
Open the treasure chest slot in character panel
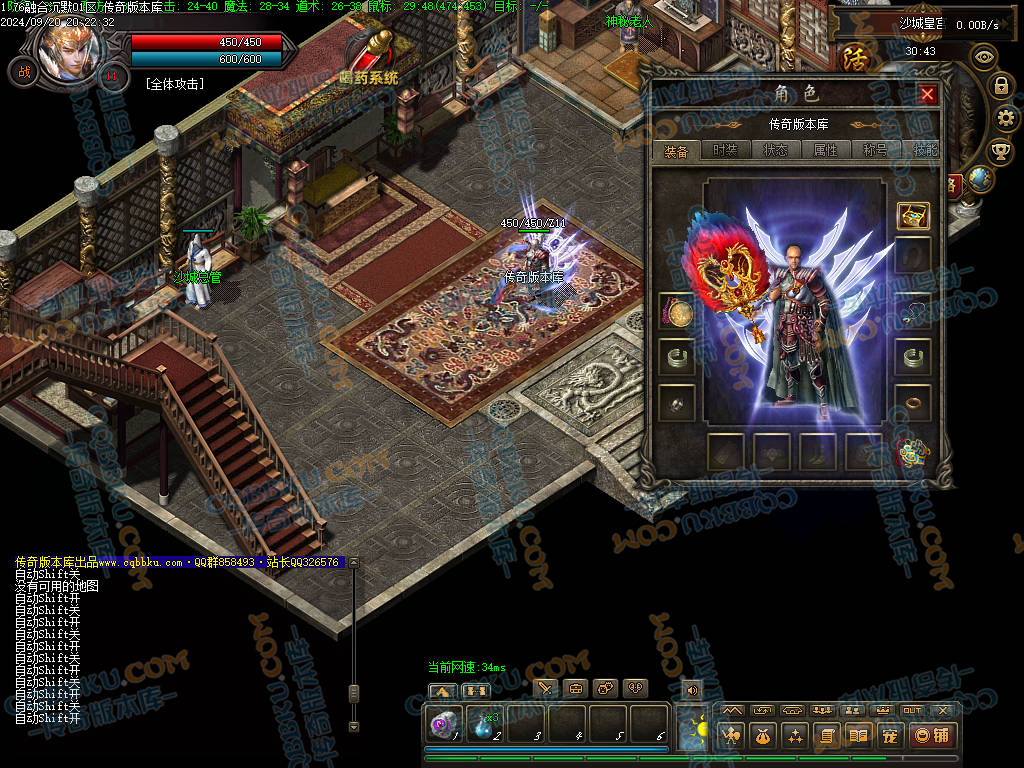tap(912, 215)
